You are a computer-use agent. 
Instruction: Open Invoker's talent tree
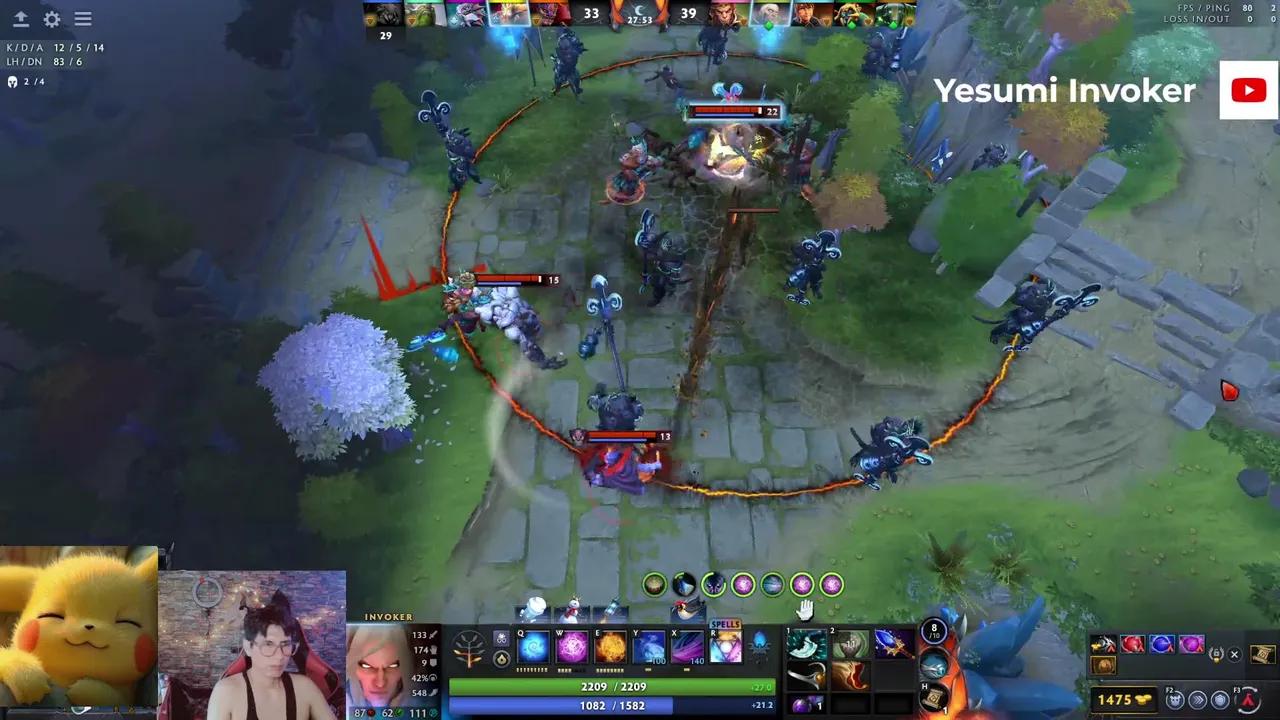tap(469, 648)
